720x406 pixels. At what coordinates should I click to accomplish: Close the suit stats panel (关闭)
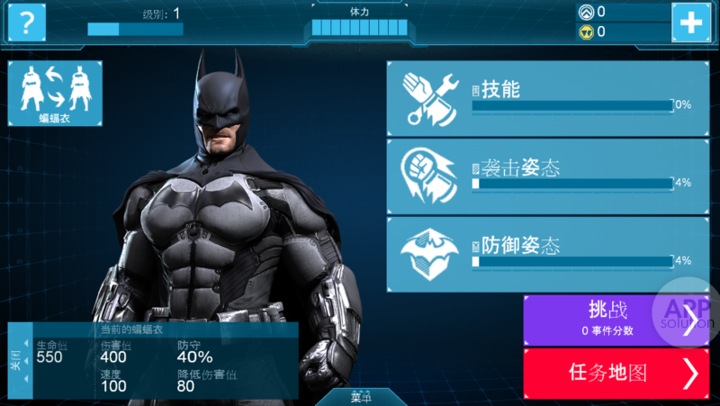click(x=16, y=359)
